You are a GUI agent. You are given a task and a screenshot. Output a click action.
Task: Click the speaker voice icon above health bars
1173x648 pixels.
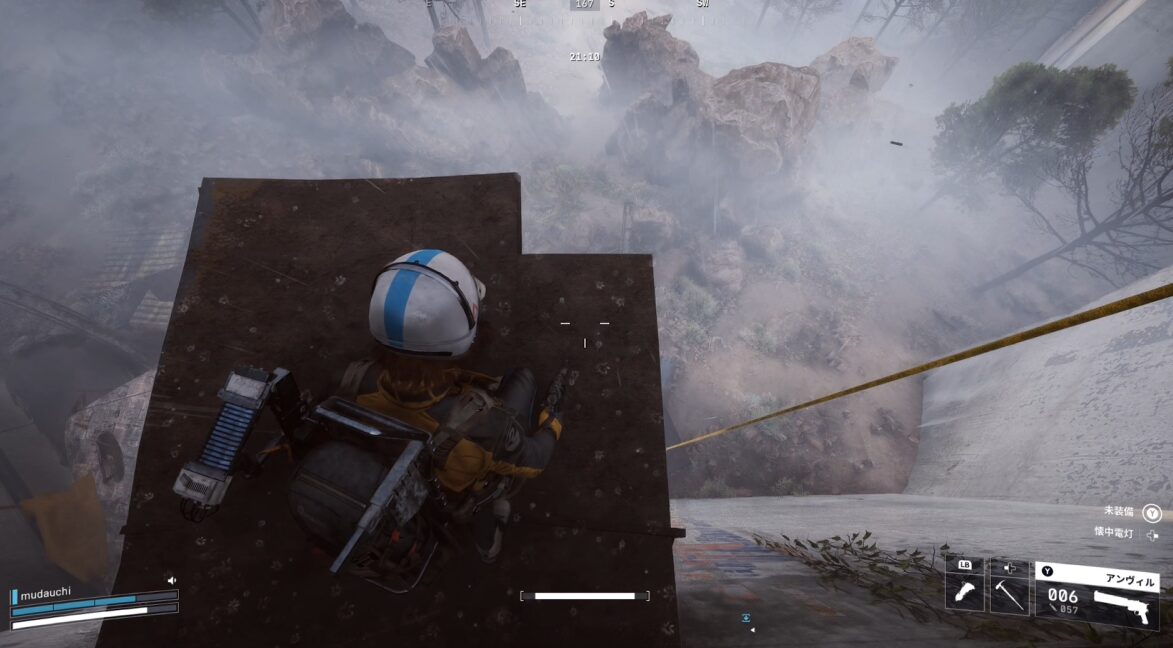click(172, 579)
